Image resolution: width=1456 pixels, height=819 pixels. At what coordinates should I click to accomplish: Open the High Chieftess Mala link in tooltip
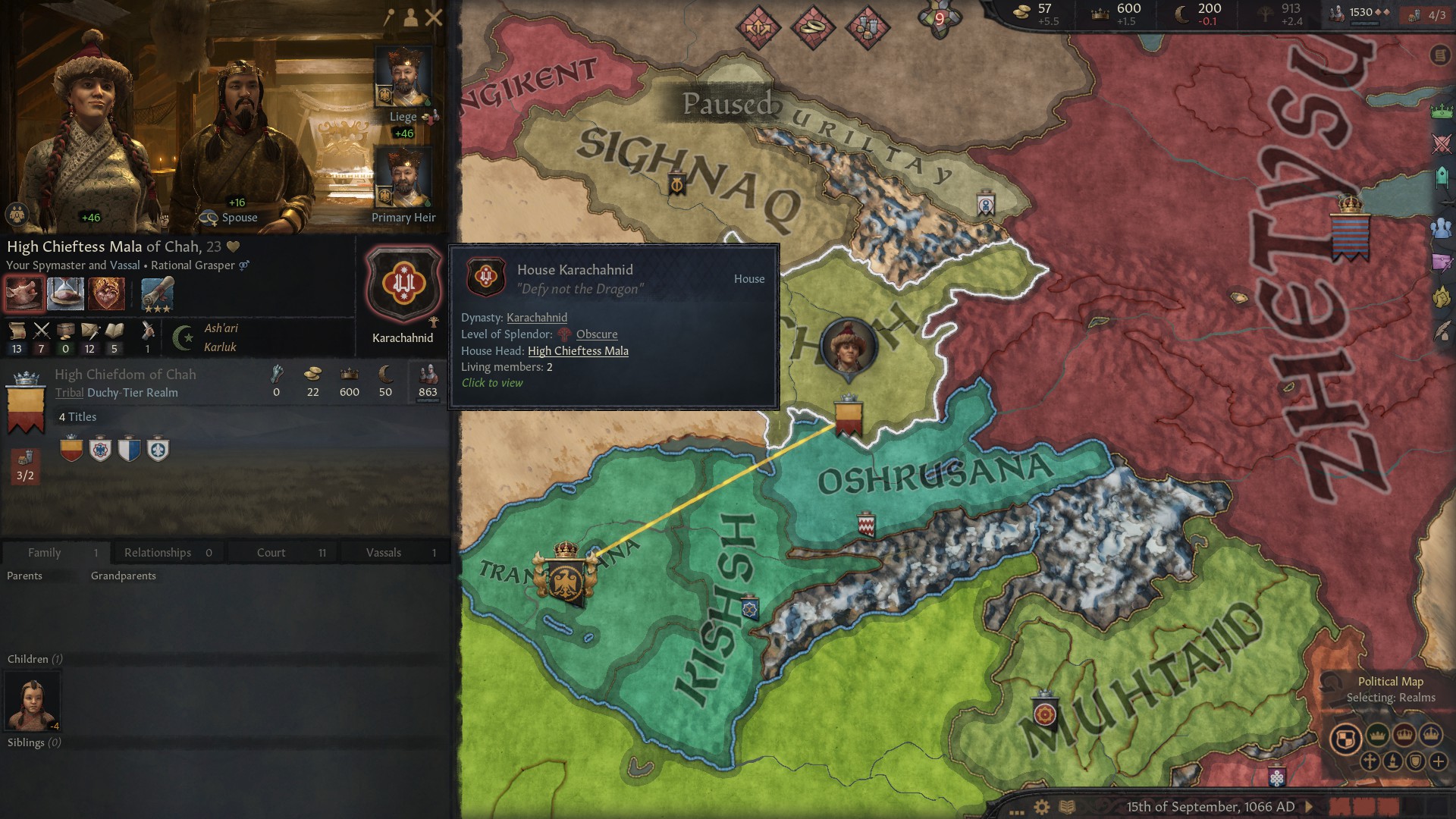578,351
